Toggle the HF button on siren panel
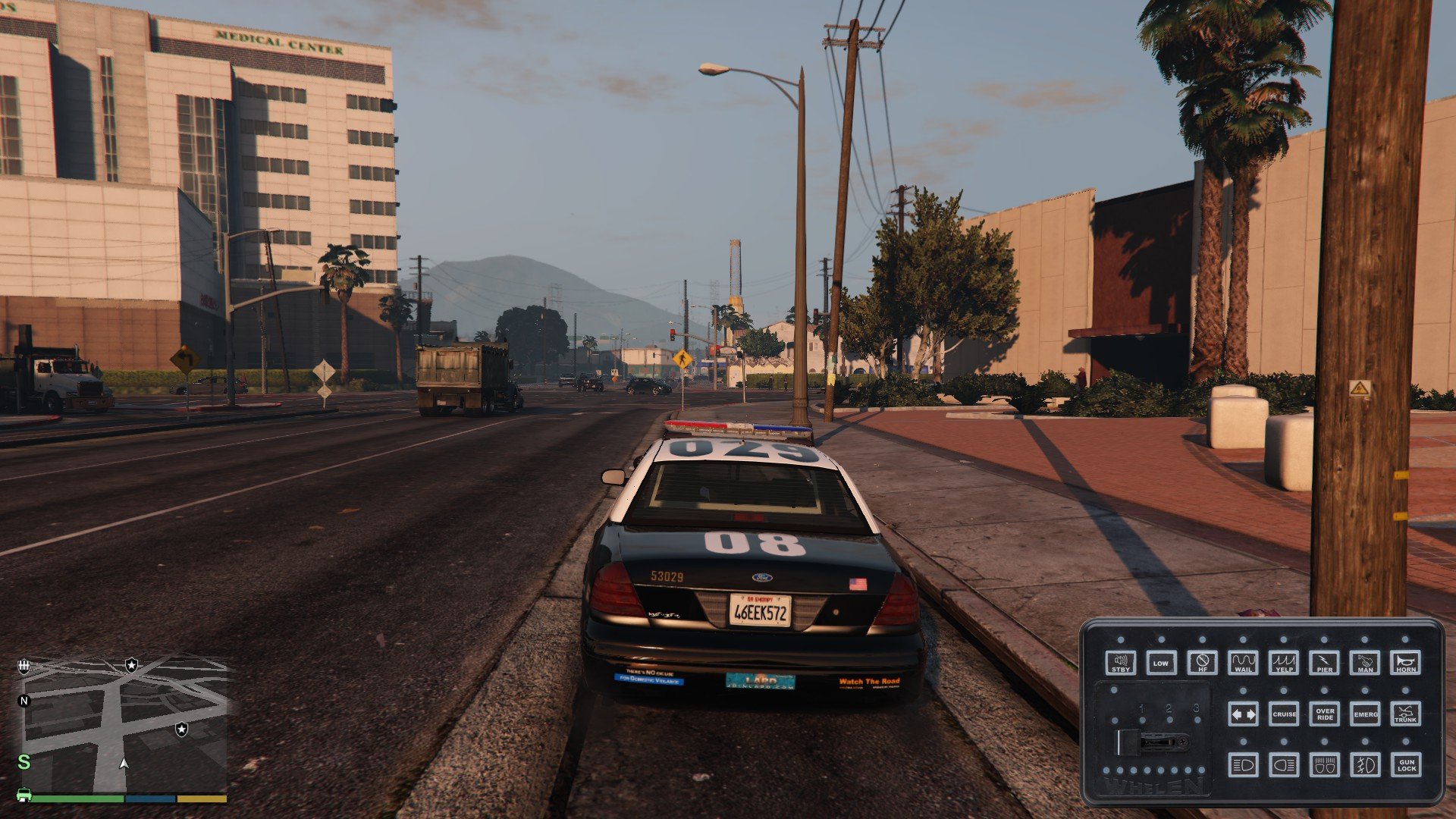 click(1202, 663)
